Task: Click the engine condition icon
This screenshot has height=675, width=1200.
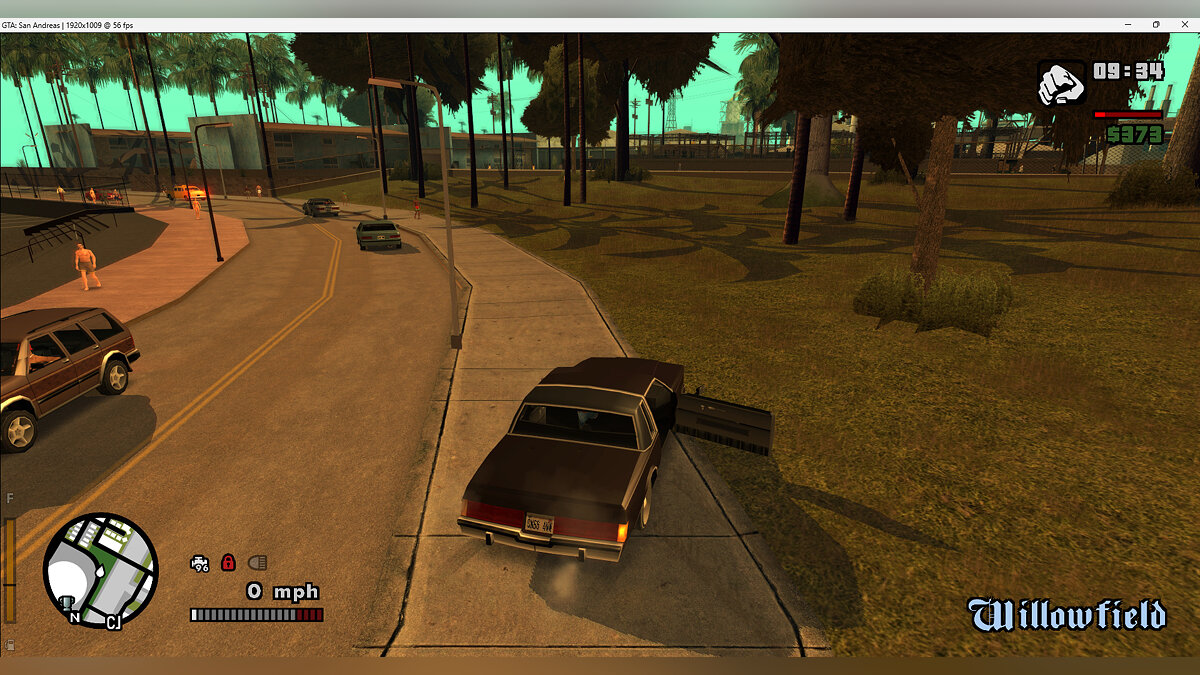Action: (x=200, y=563)
